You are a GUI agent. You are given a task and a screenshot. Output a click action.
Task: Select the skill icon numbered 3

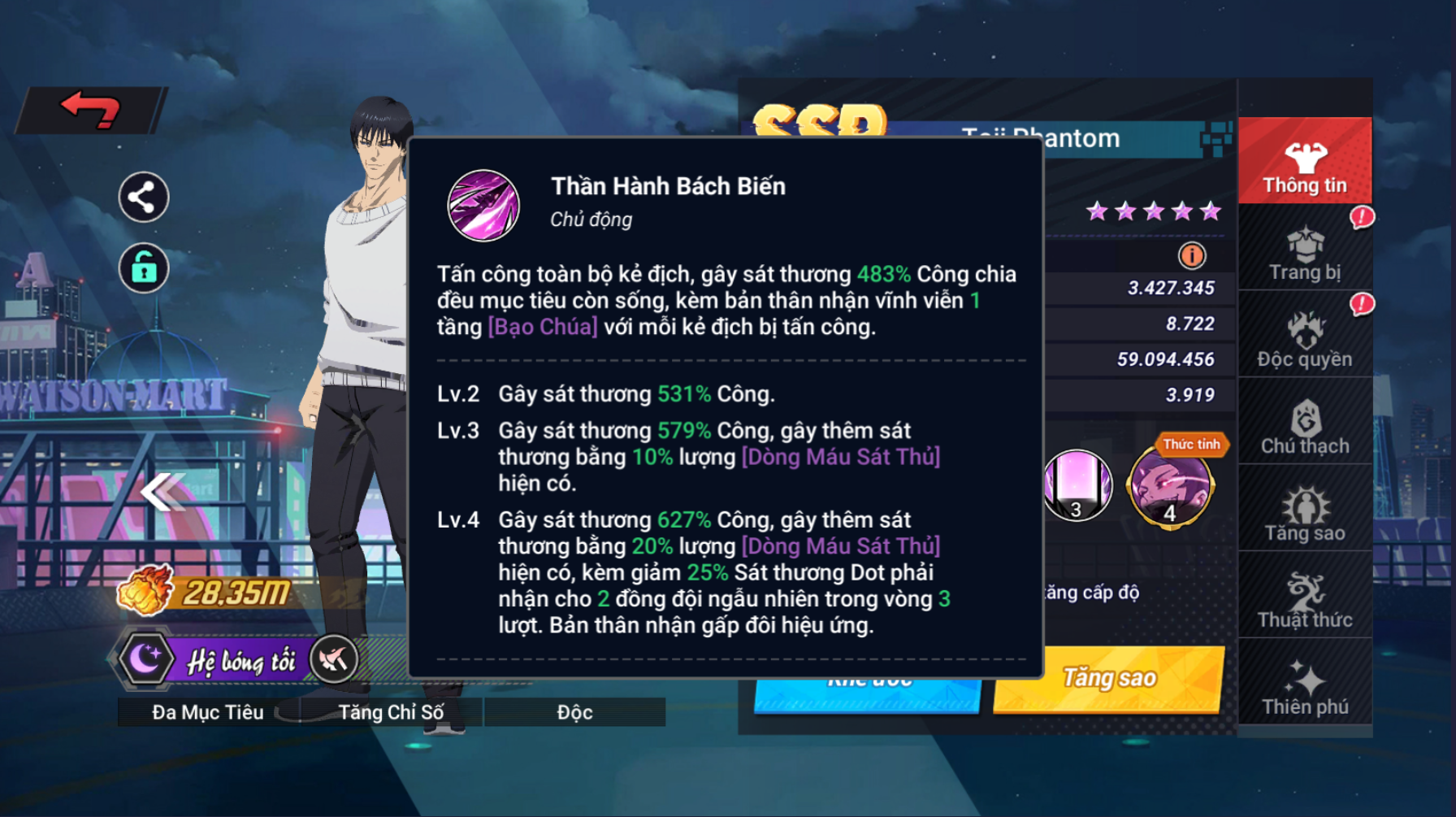coord(1077,486)
